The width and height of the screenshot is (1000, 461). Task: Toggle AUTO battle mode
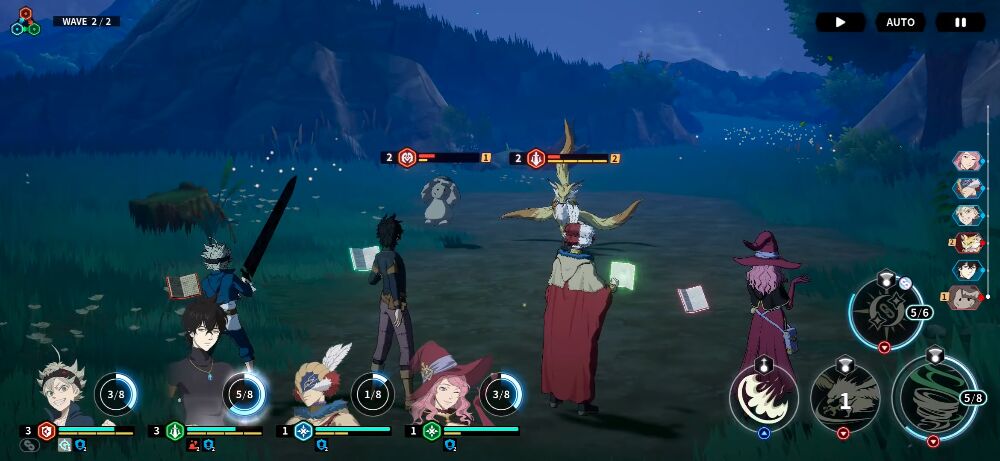point(900,22)
